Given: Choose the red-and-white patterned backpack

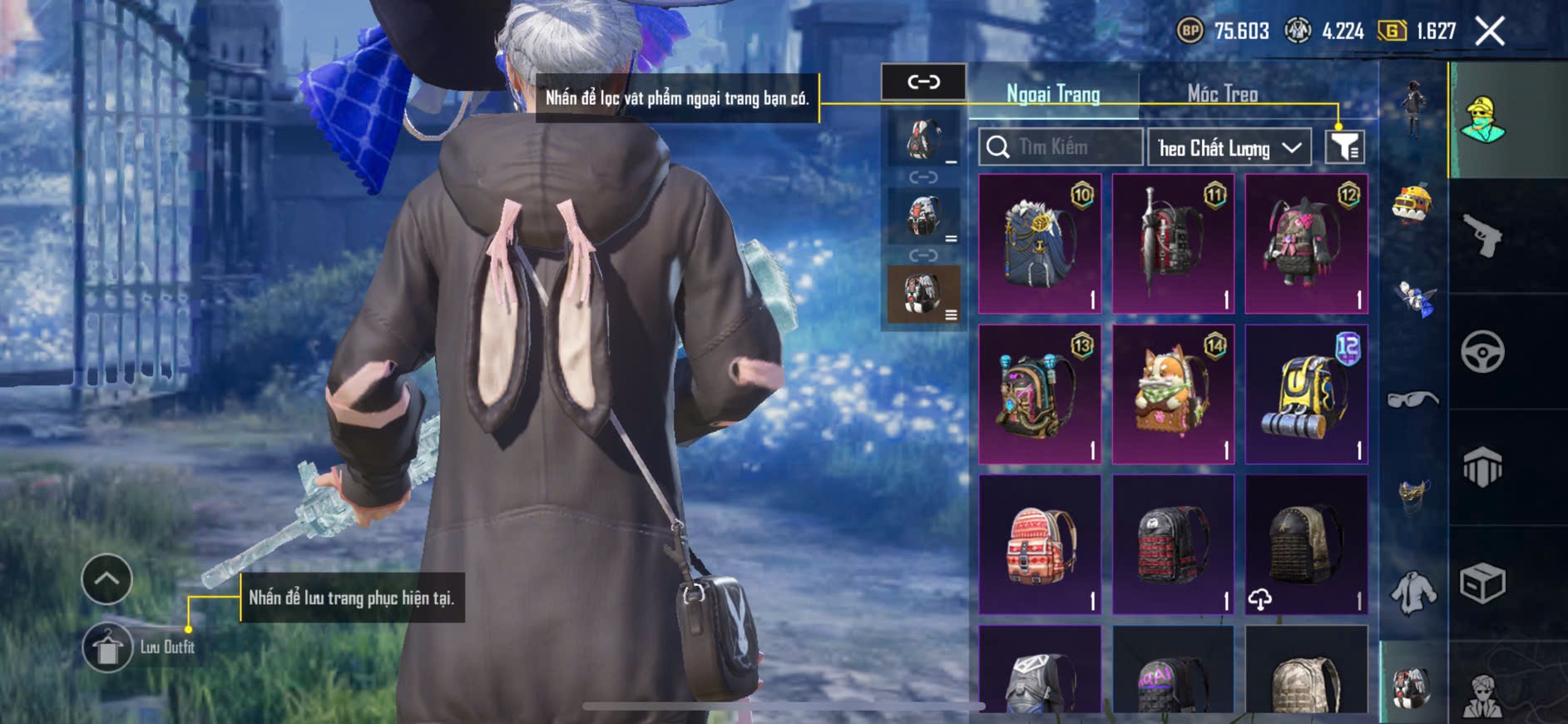Looking at the screenshot, I should [1040, 545].
